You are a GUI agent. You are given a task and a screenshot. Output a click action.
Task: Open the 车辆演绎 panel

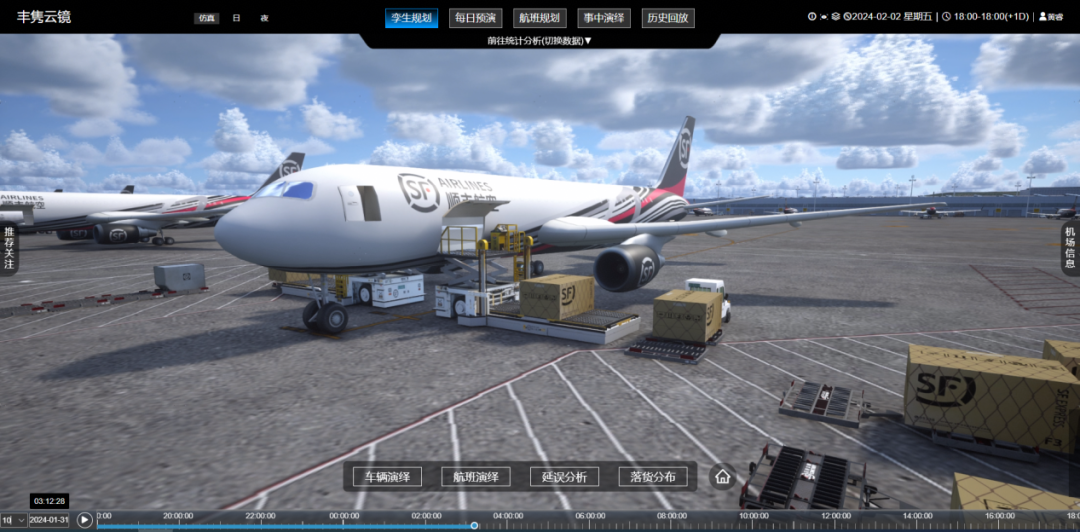pyautogui.click(x=392, y=477)
